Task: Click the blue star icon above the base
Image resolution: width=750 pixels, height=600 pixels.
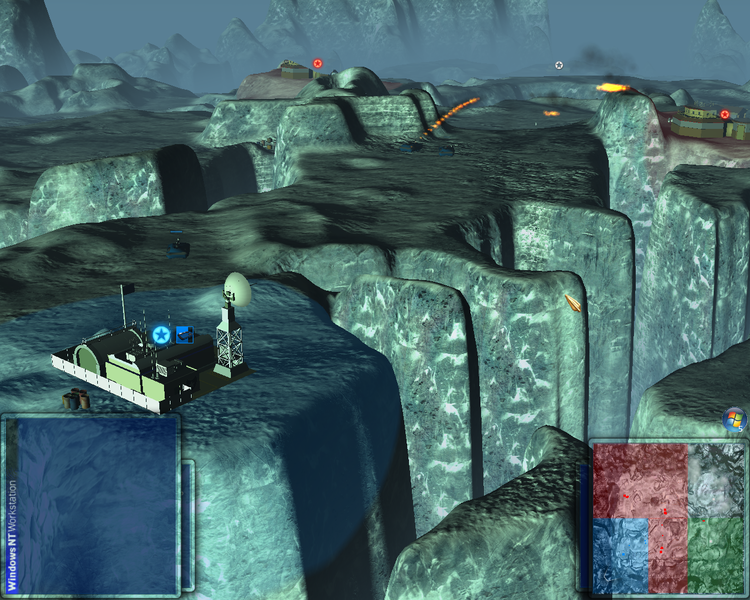Action: (161, 334)
